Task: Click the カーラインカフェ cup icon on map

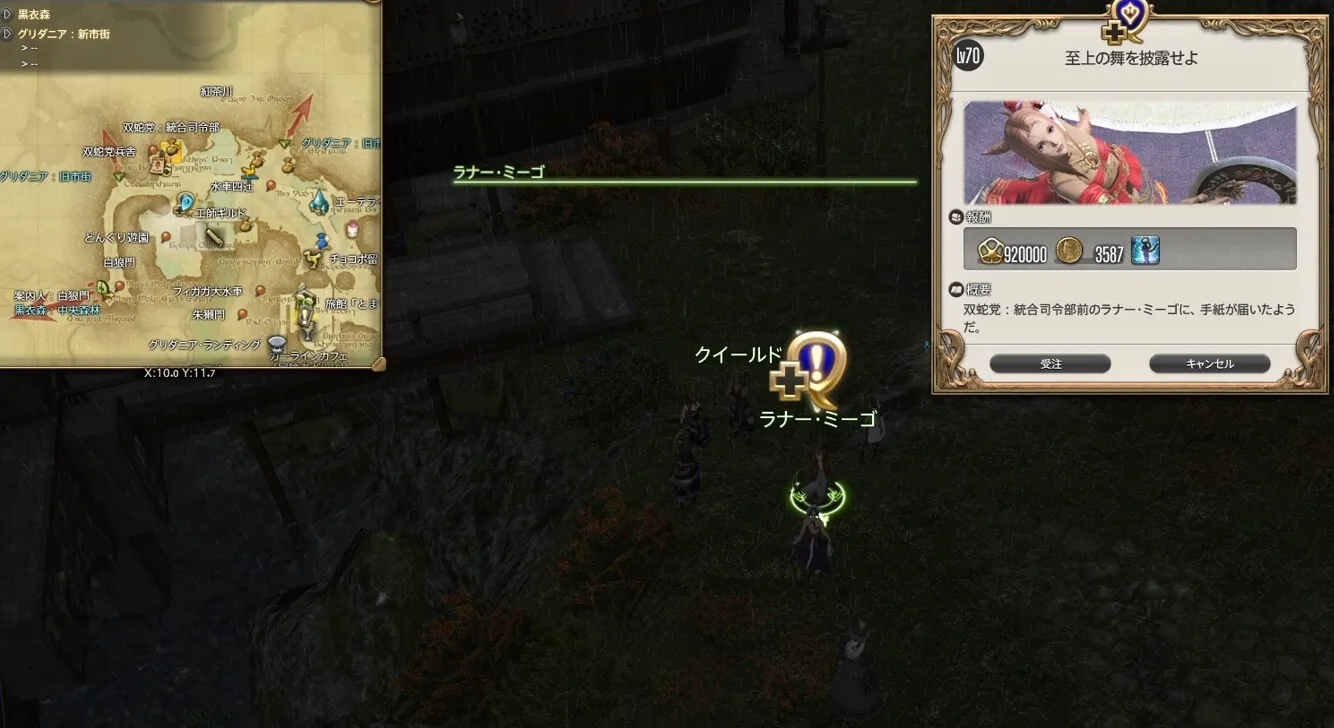Action: tap(277, 345)
